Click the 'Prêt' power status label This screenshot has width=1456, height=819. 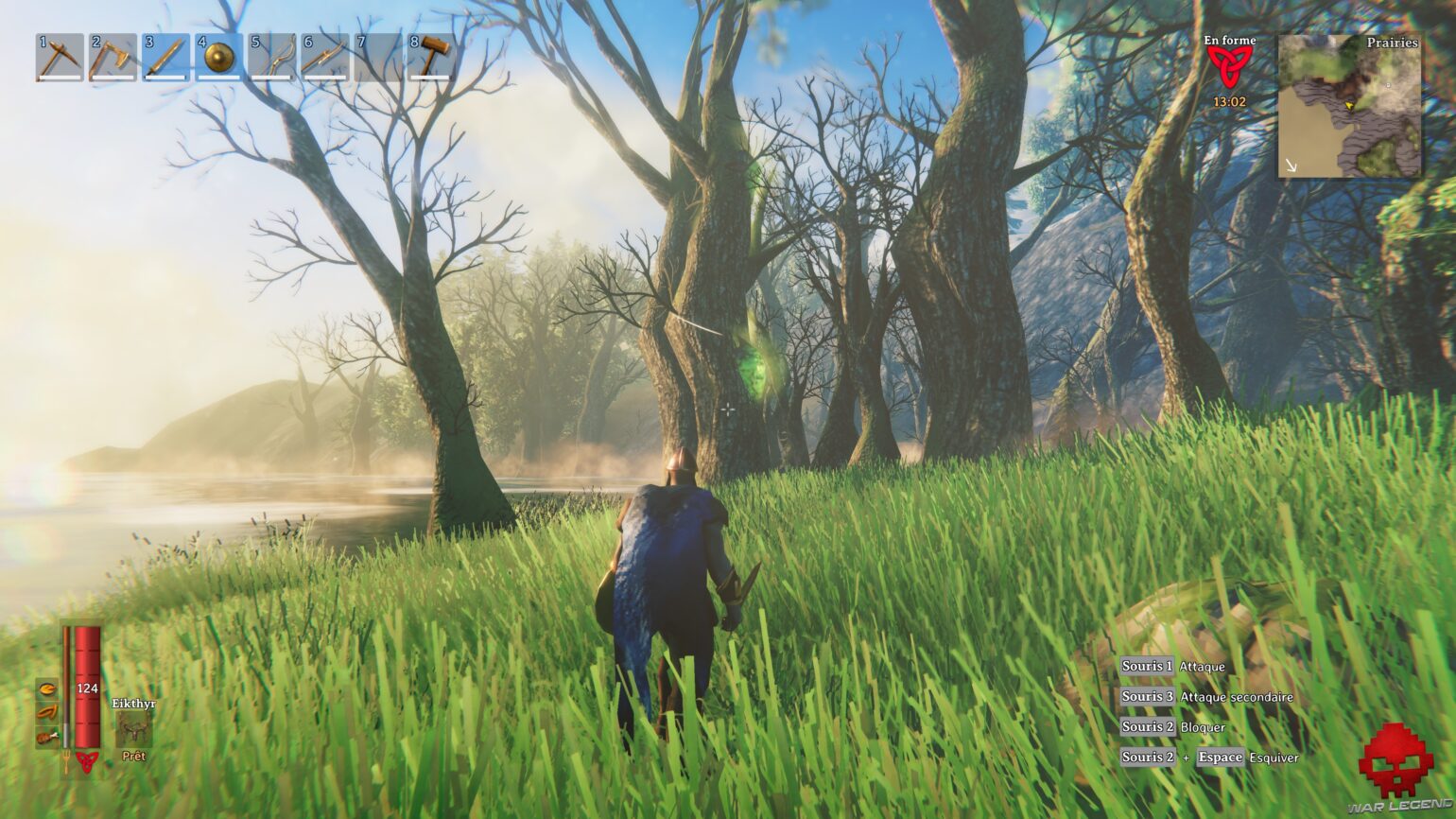coord(133,757)
